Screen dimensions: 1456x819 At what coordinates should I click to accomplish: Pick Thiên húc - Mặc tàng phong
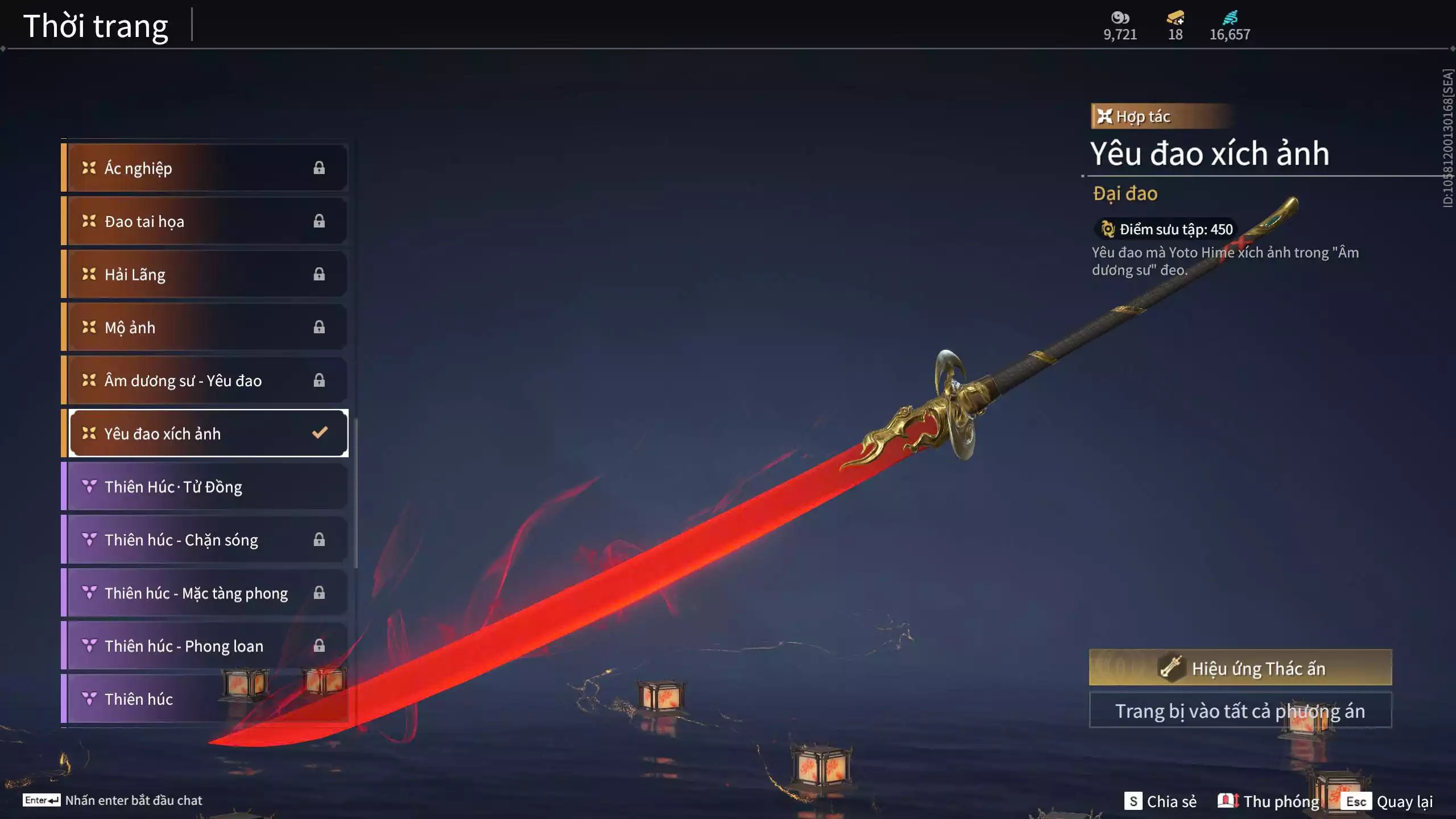click(205, 593)
